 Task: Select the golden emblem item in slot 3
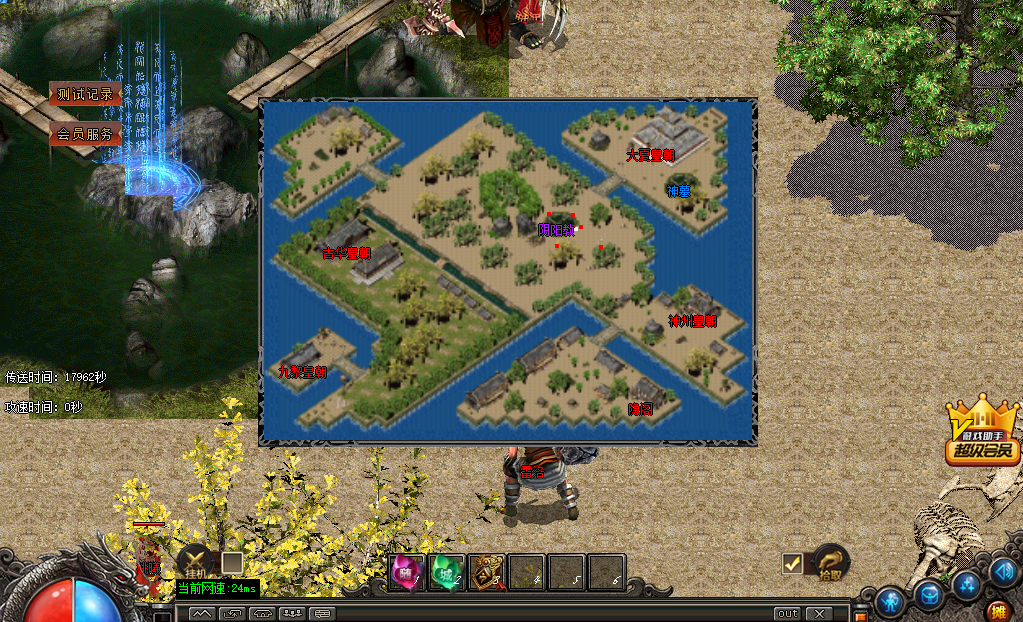(x=486, y=572)
